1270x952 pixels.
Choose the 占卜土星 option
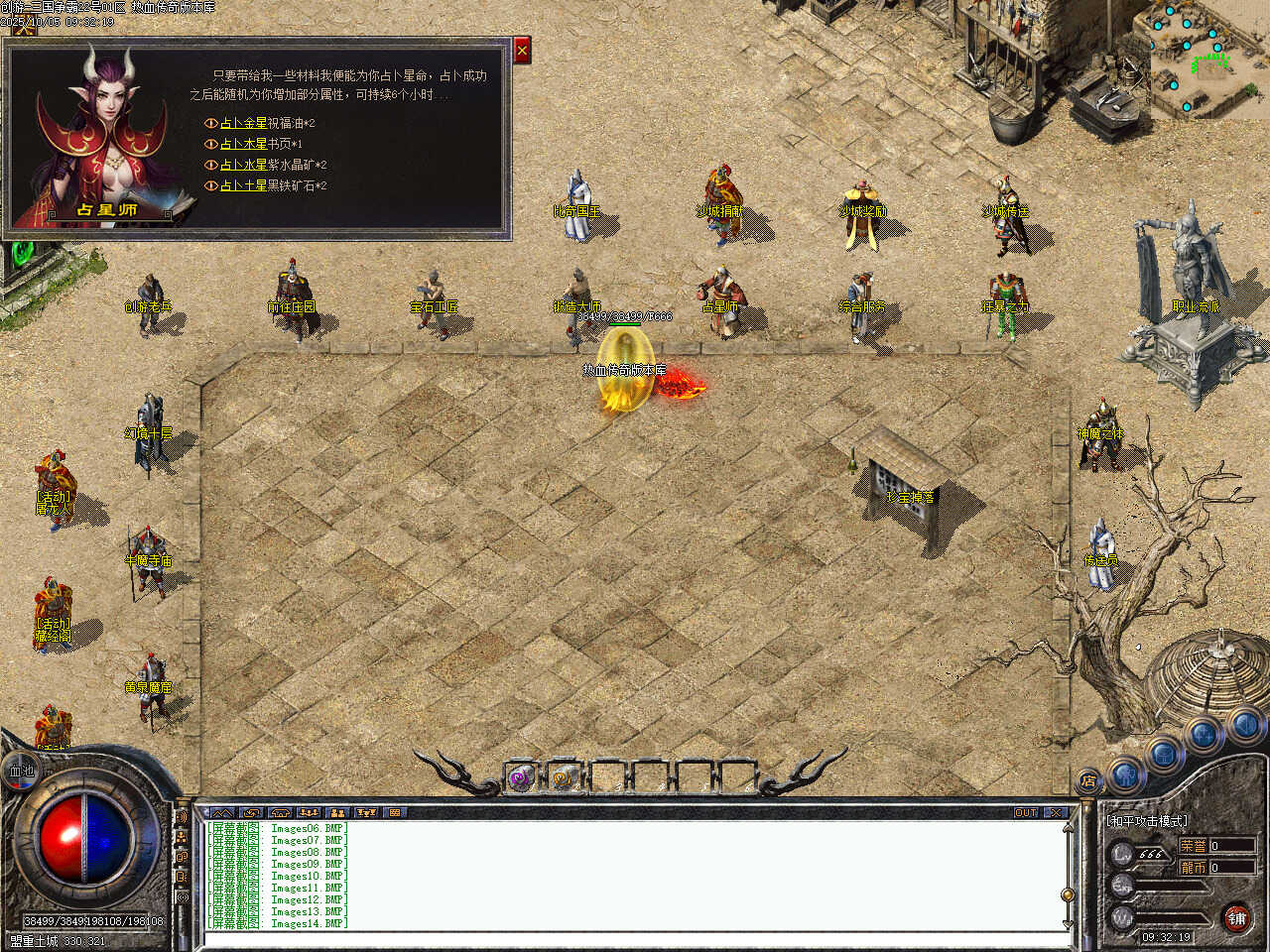click(243, 185)
